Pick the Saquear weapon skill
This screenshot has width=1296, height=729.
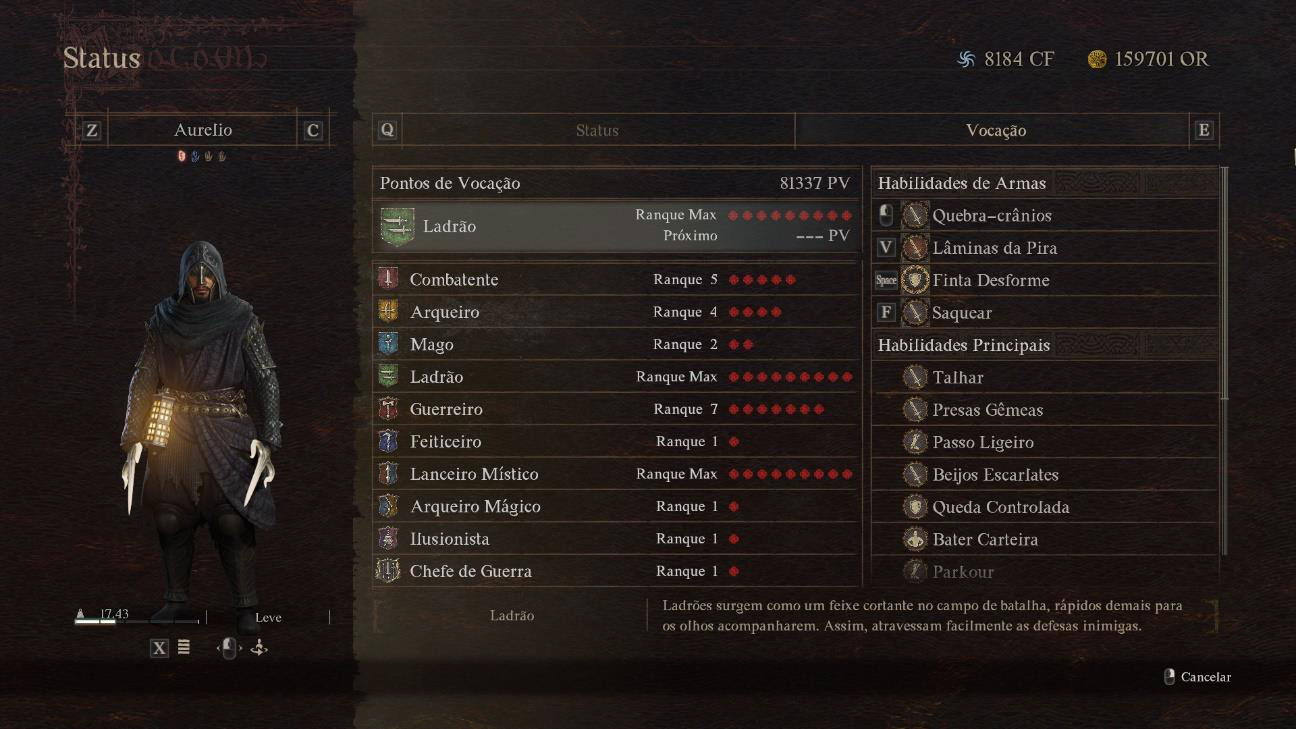1045,313
